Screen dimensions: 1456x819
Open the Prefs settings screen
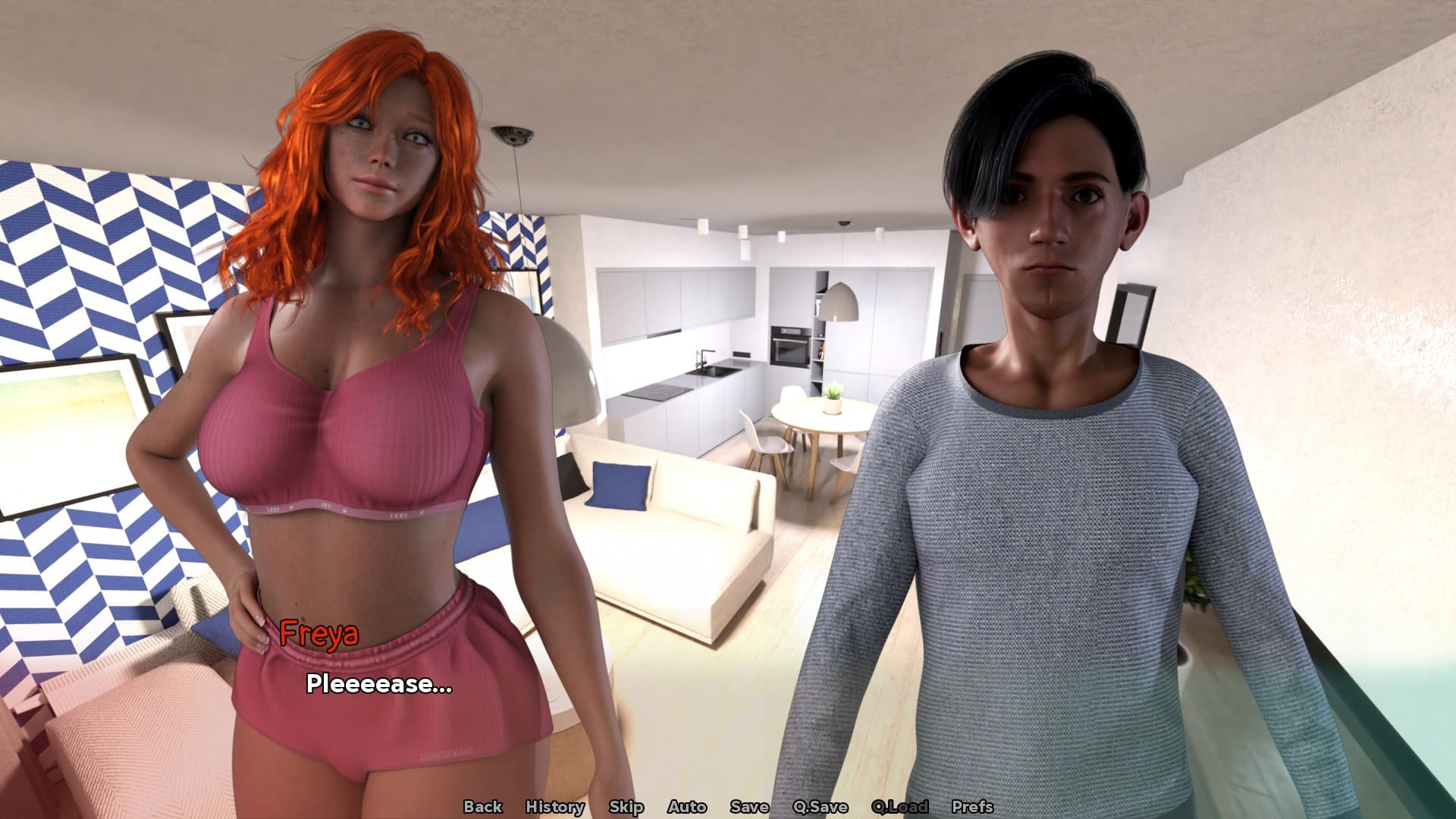point(972,807)
